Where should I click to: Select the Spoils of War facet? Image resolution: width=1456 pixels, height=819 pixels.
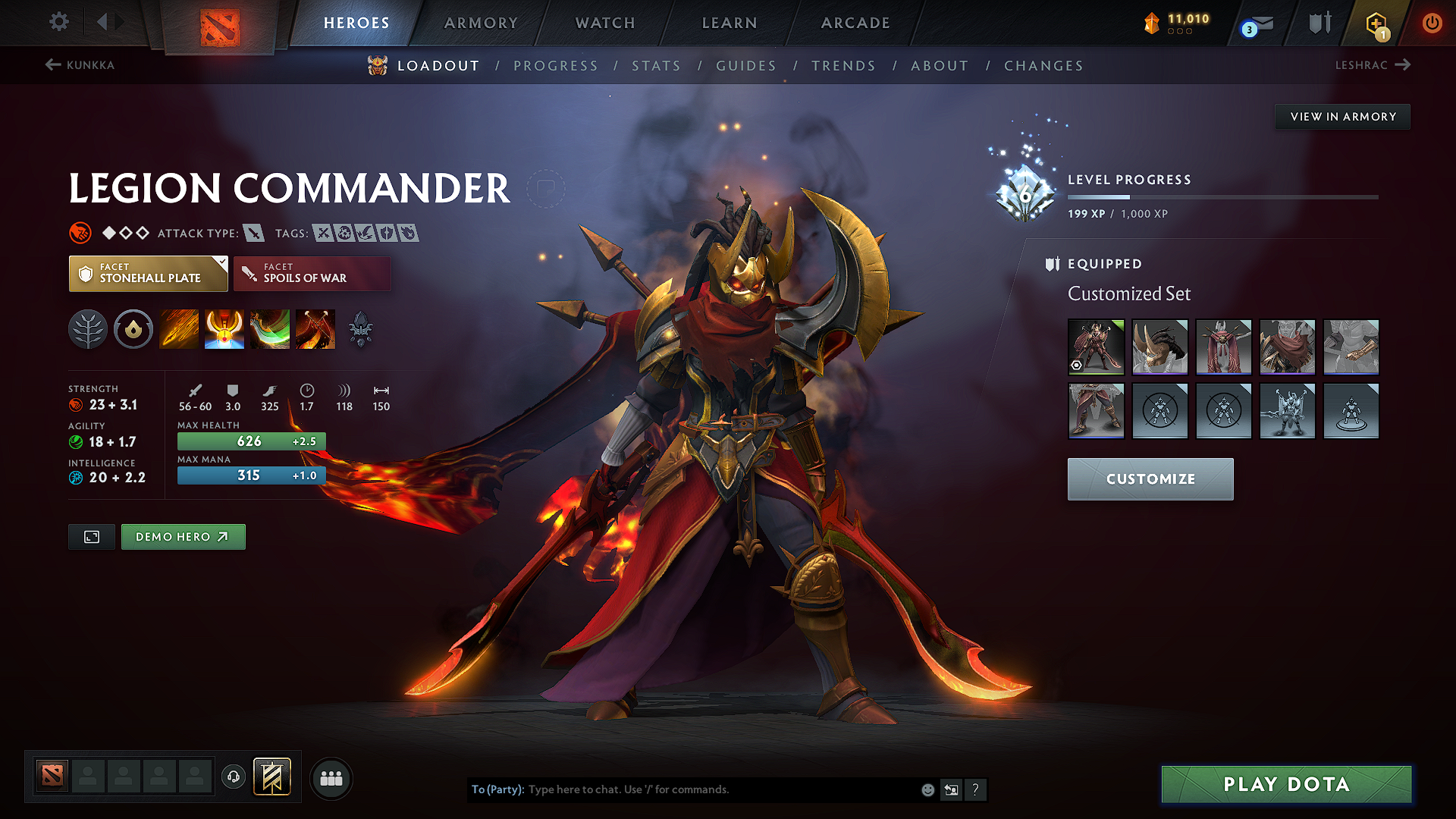coord(312,273)
